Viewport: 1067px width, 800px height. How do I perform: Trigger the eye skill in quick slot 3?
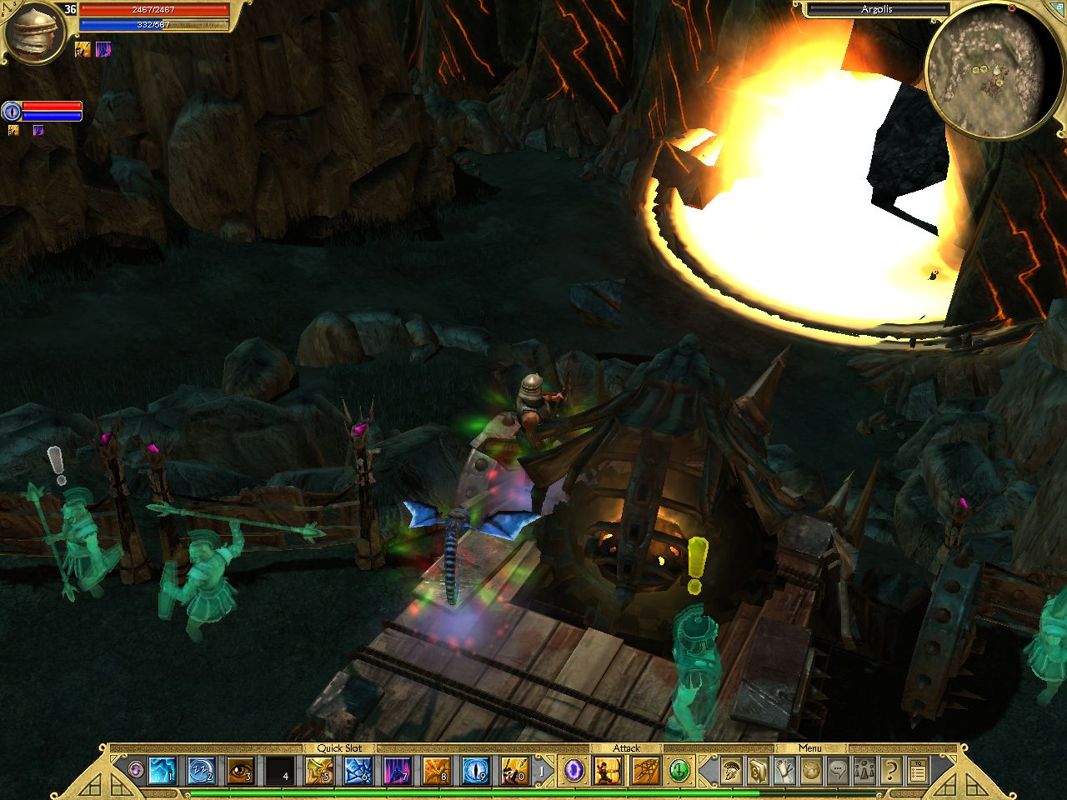(240, 771)
